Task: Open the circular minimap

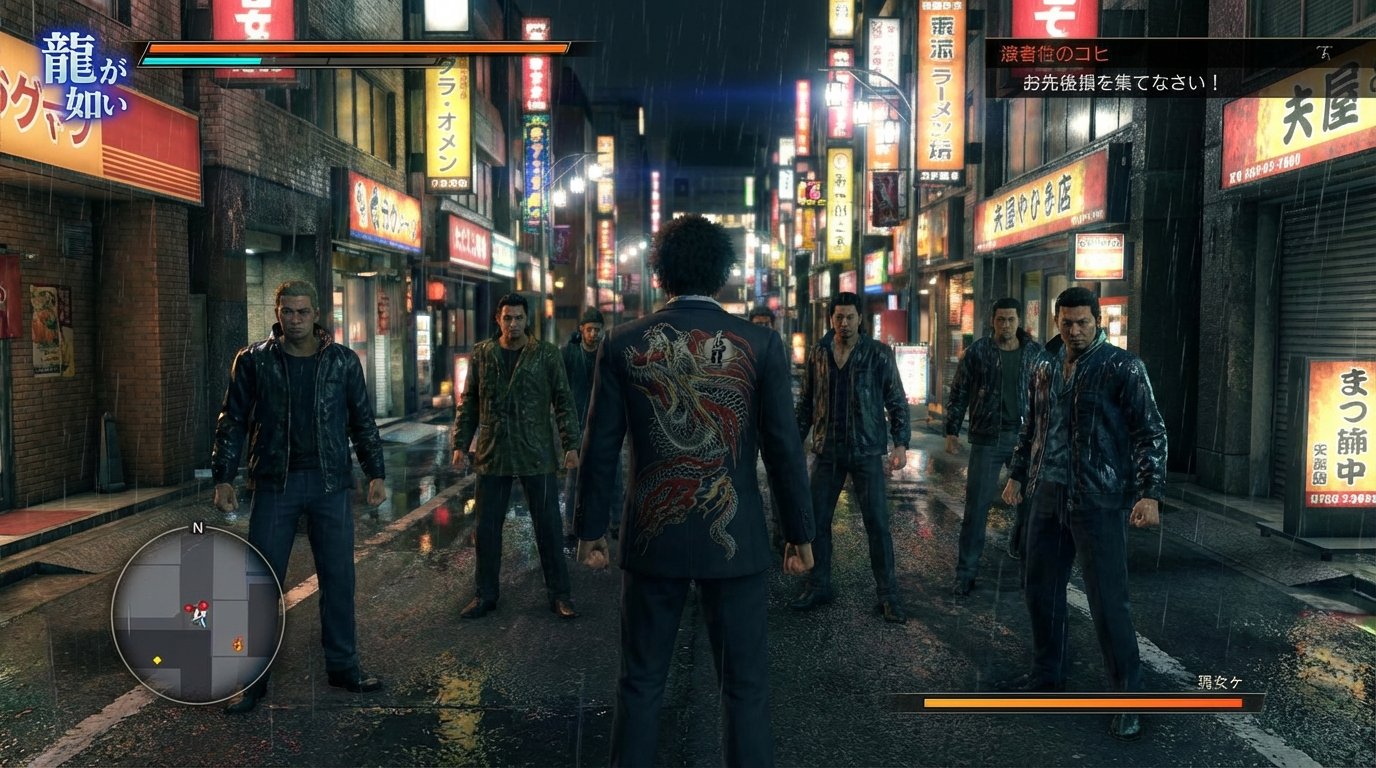Action: click(197, 614)
